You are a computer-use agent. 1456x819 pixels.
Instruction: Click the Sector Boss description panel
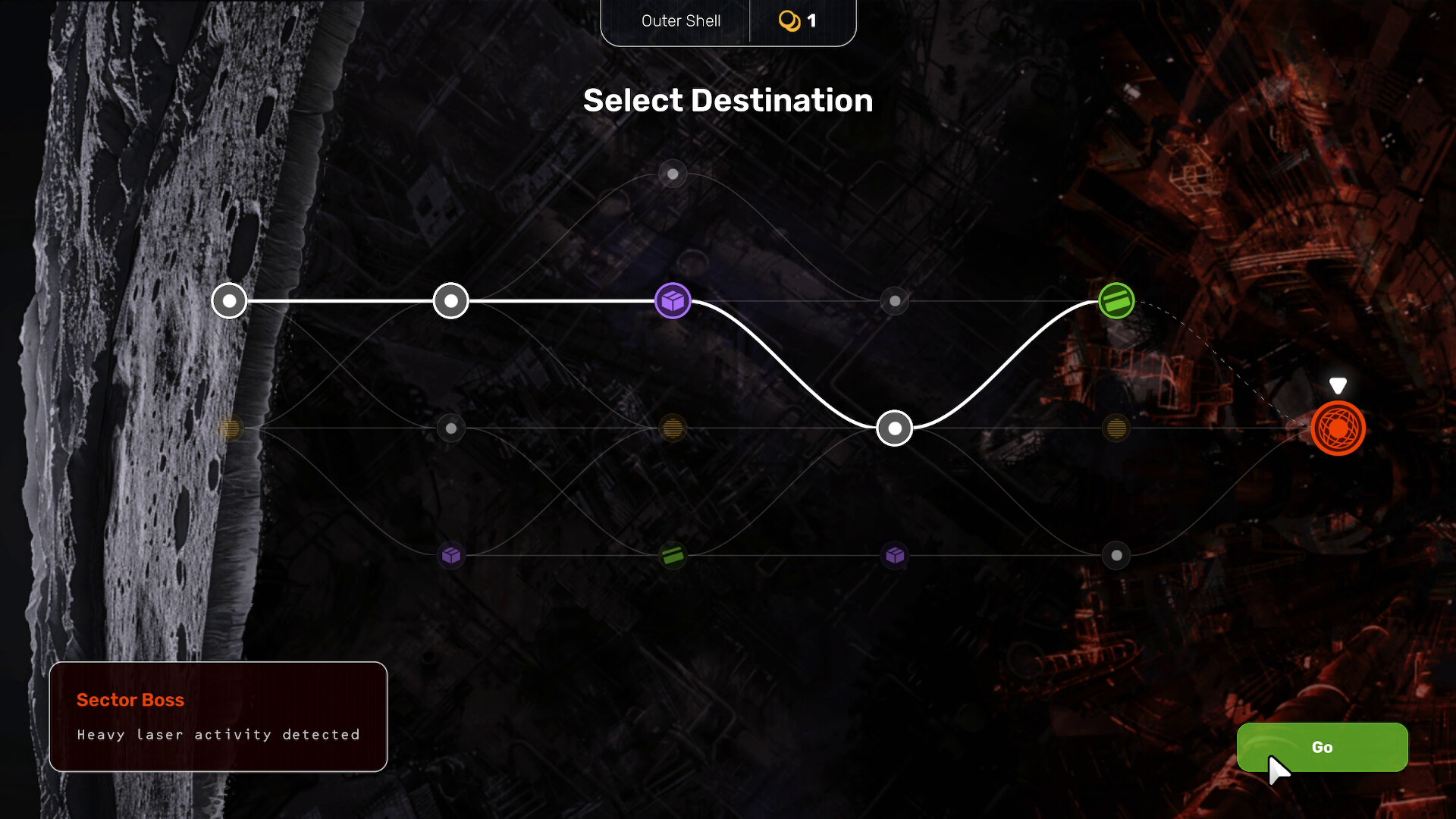[218, 716]
